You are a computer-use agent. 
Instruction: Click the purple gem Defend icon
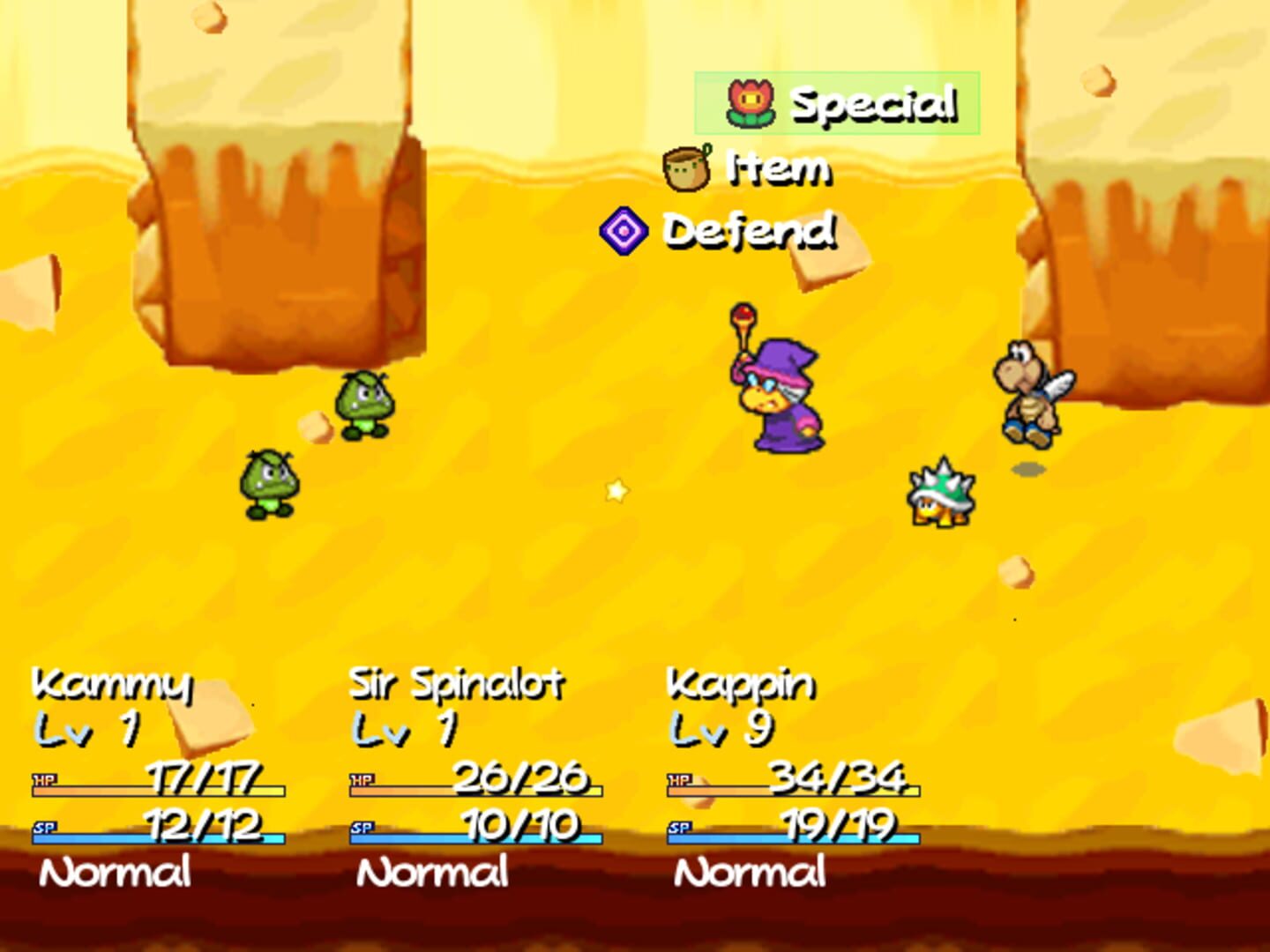626,231
